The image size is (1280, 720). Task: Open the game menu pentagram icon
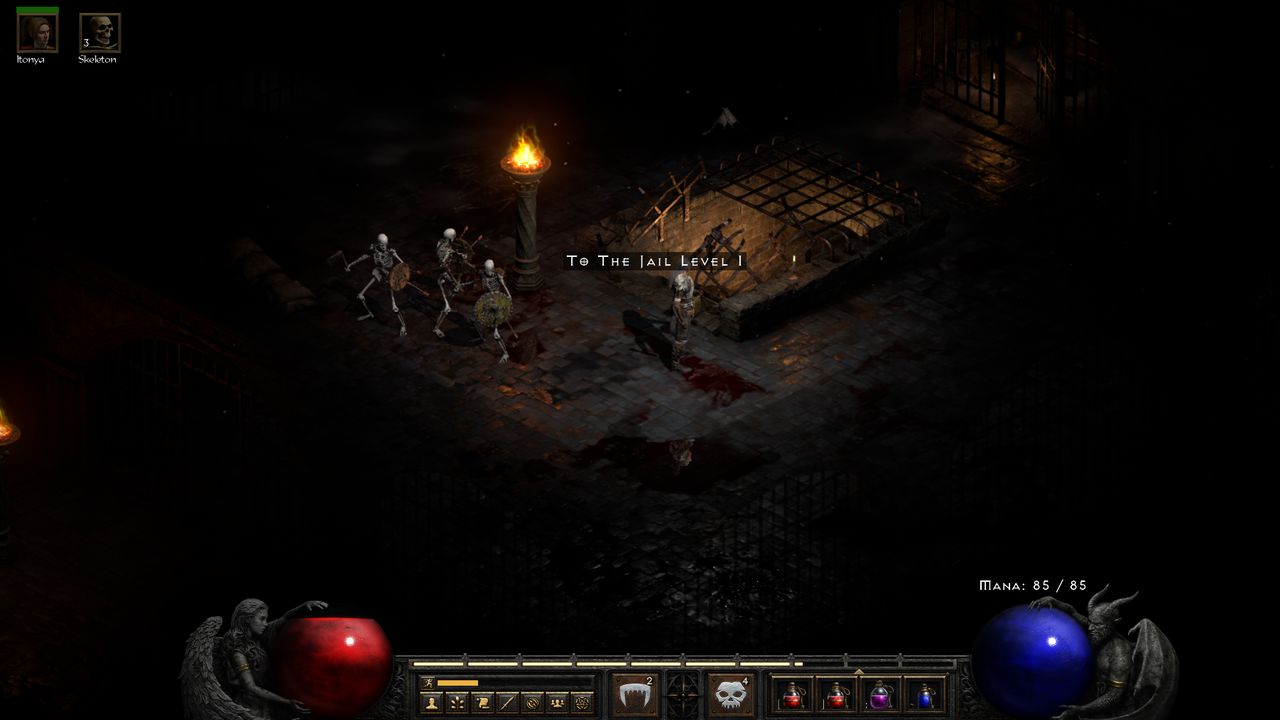click(585, 703)
